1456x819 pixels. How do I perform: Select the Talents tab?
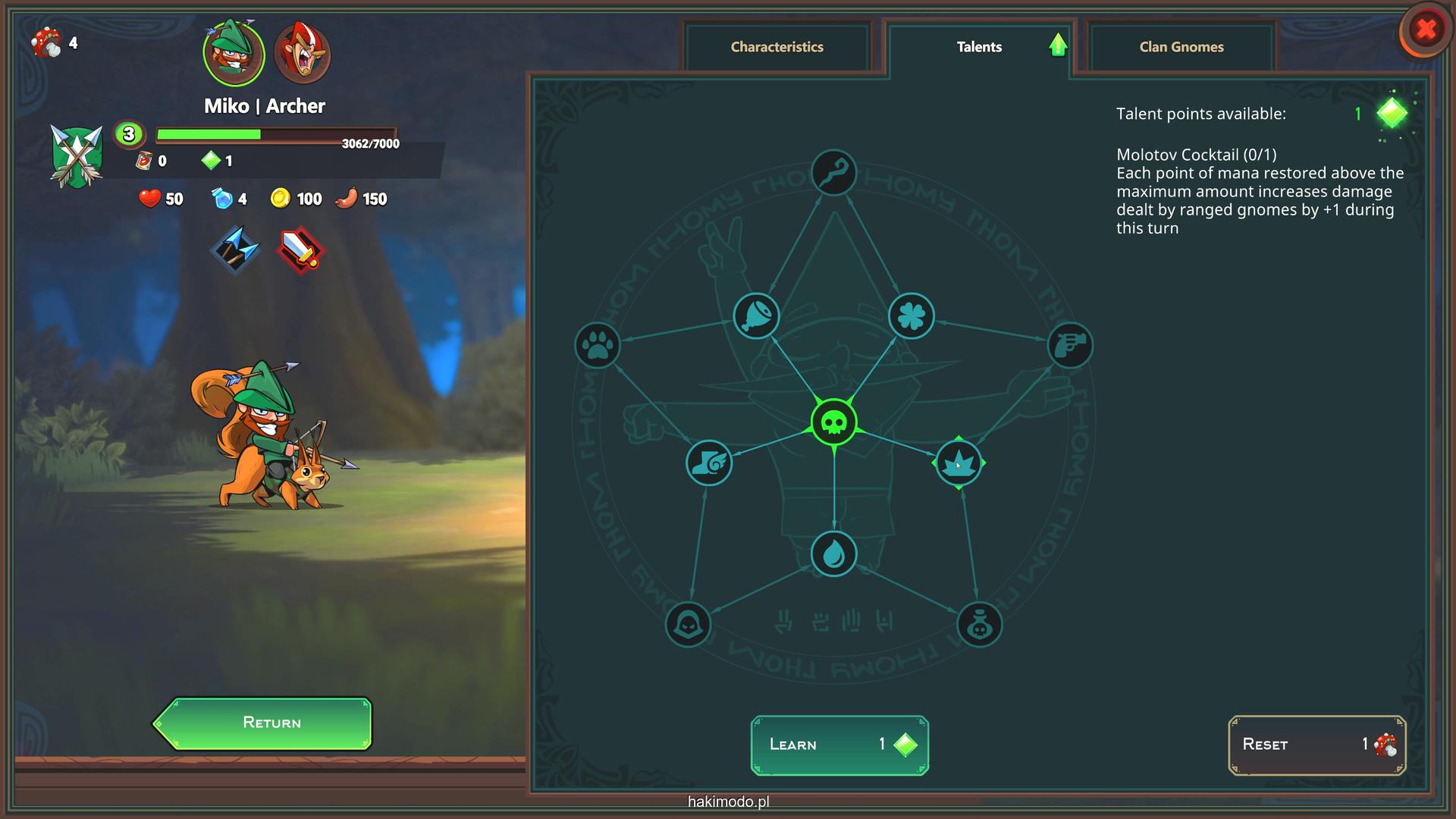pos(978,47)
